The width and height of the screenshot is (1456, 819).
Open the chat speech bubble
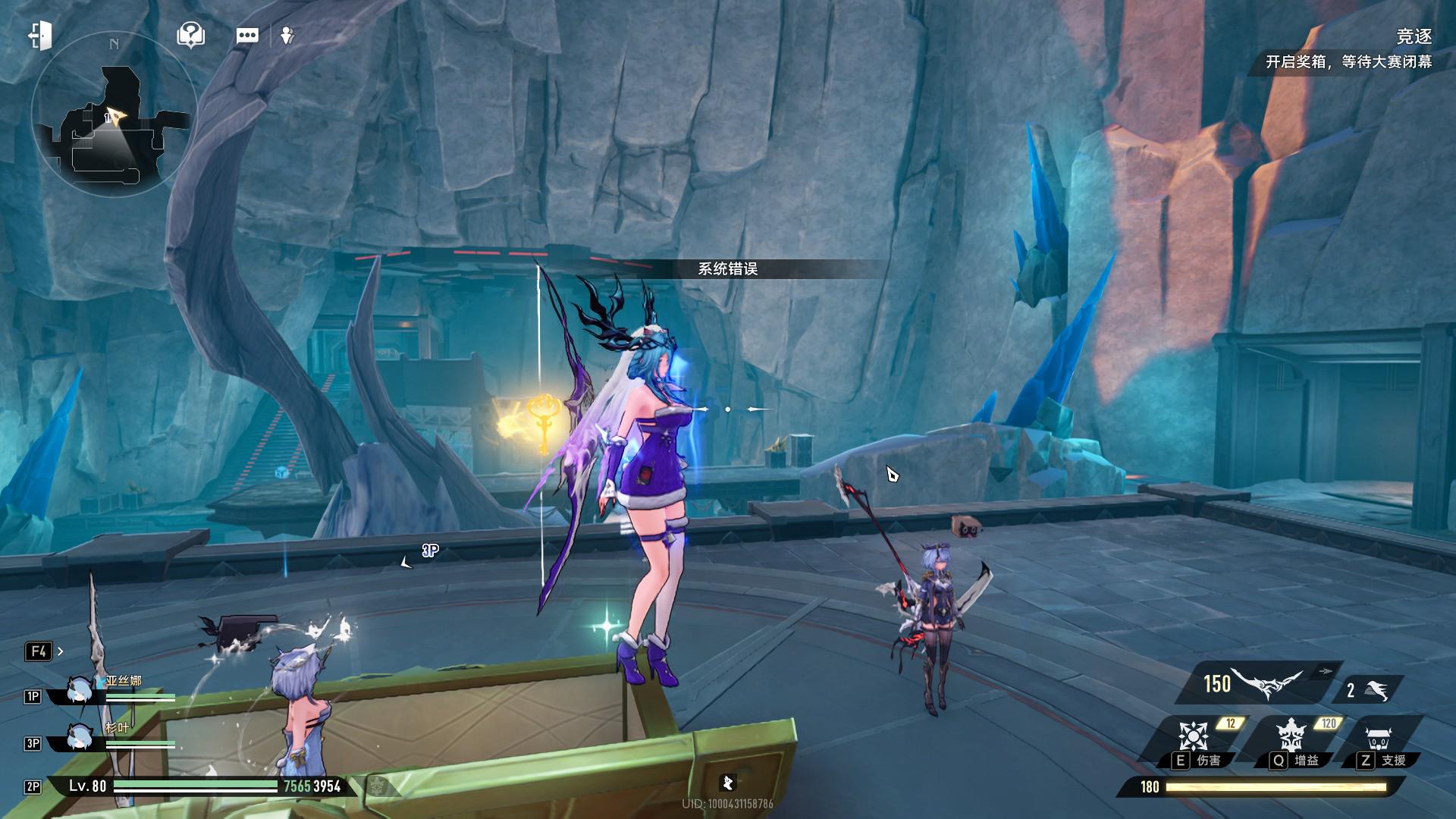pyautogui.click(x=247, y=36)
